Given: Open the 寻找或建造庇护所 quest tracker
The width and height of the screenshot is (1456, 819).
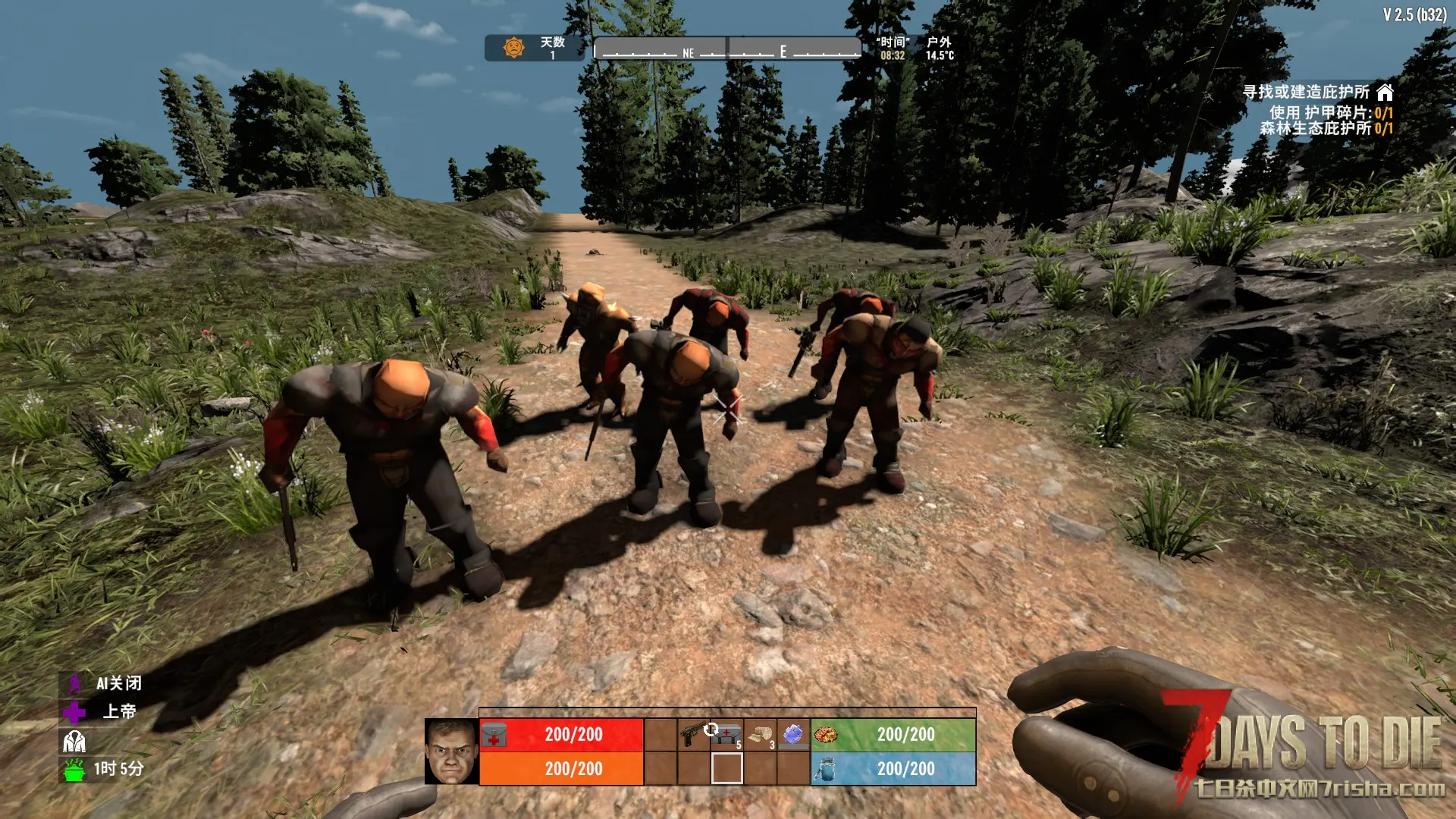Looking at the screenshot, I should (1306, 93).
